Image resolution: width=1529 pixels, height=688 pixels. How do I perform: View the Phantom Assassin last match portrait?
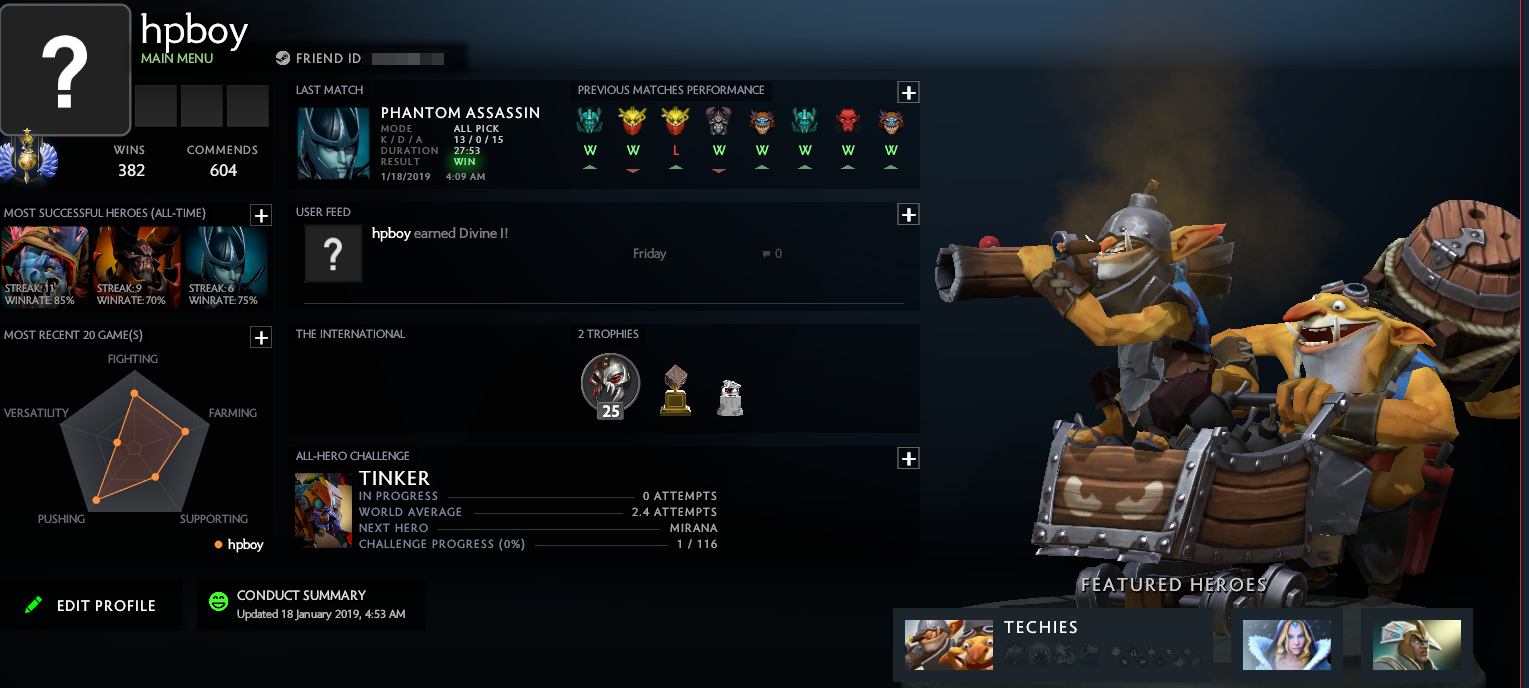coord(333,143)
